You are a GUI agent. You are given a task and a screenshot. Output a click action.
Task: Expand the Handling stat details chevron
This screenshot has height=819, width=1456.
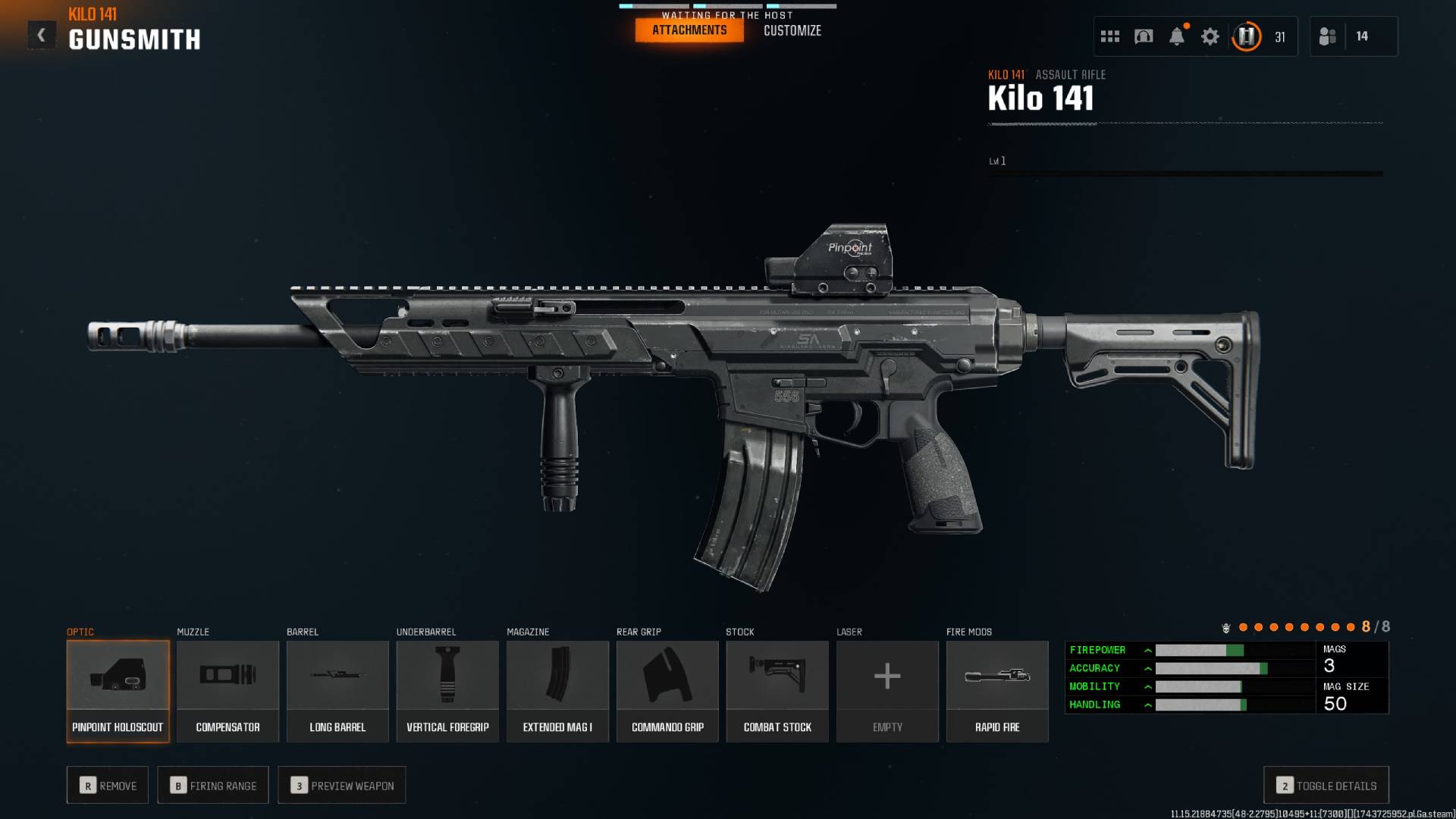[x=1149, y=704]
